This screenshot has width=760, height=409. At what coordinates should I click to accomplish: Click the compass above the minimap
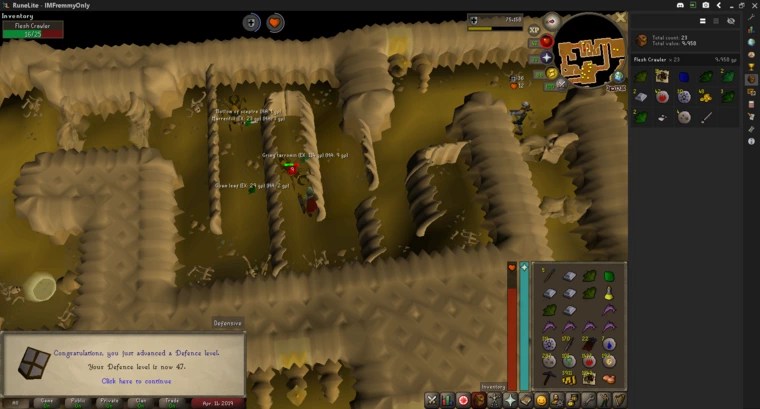(x=552, y=22)
